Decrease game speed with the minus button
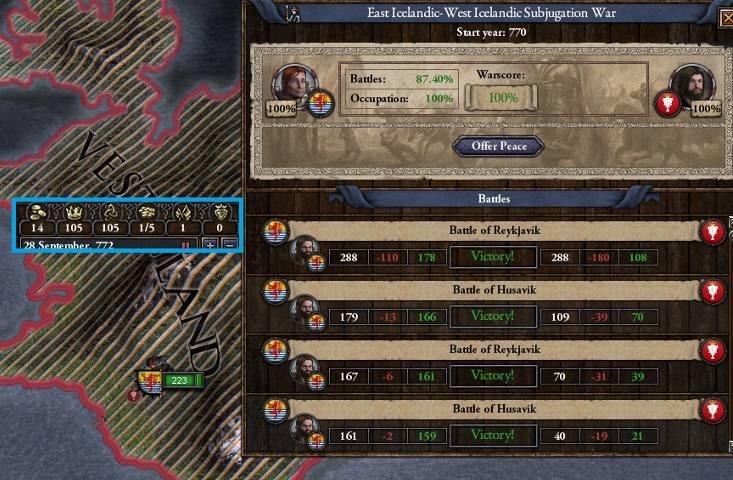The image size is (733, 480). click(229, 245)
